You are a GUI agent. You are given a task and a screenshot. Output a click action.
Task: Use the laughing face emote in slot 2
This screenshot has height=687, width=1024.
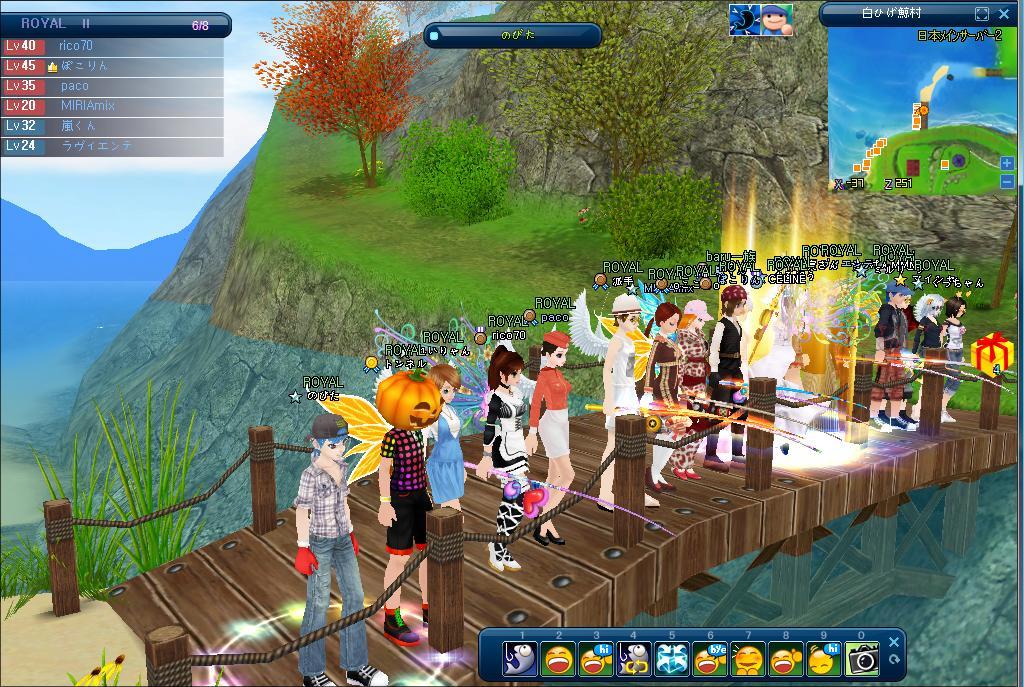558,659
